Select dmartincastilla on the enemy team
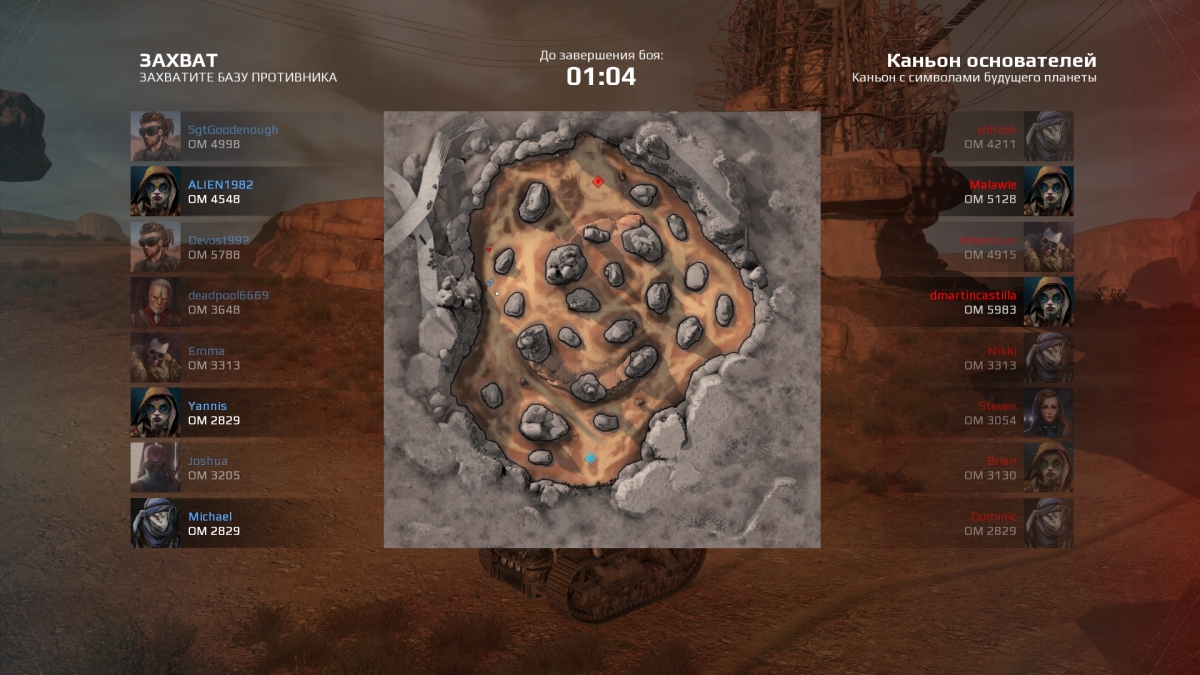Image resolution: width=1200 pixels, height=675 pixels. 972,302
